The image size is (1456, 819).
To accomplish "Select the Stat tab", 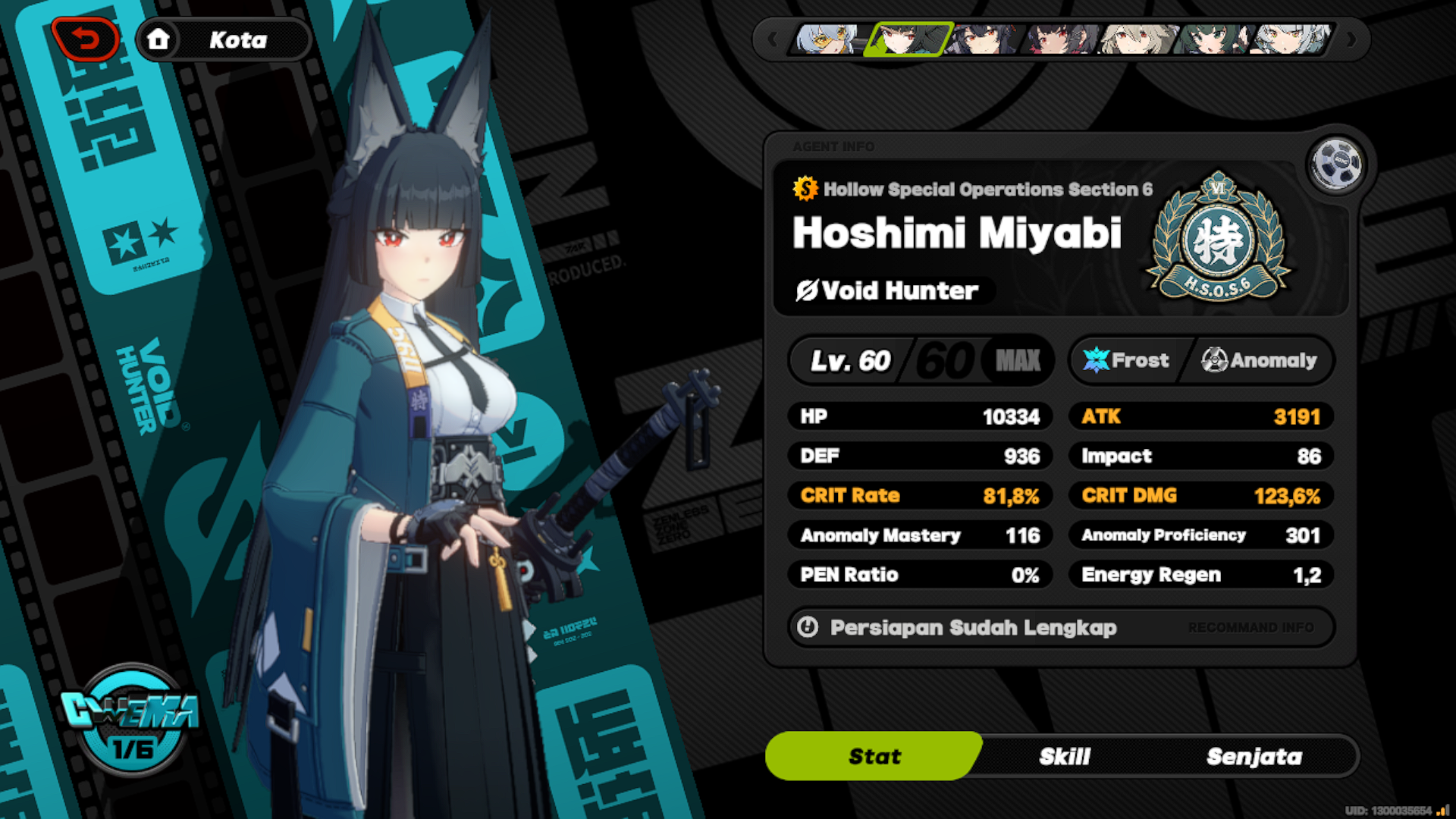I will click(874, 756).
